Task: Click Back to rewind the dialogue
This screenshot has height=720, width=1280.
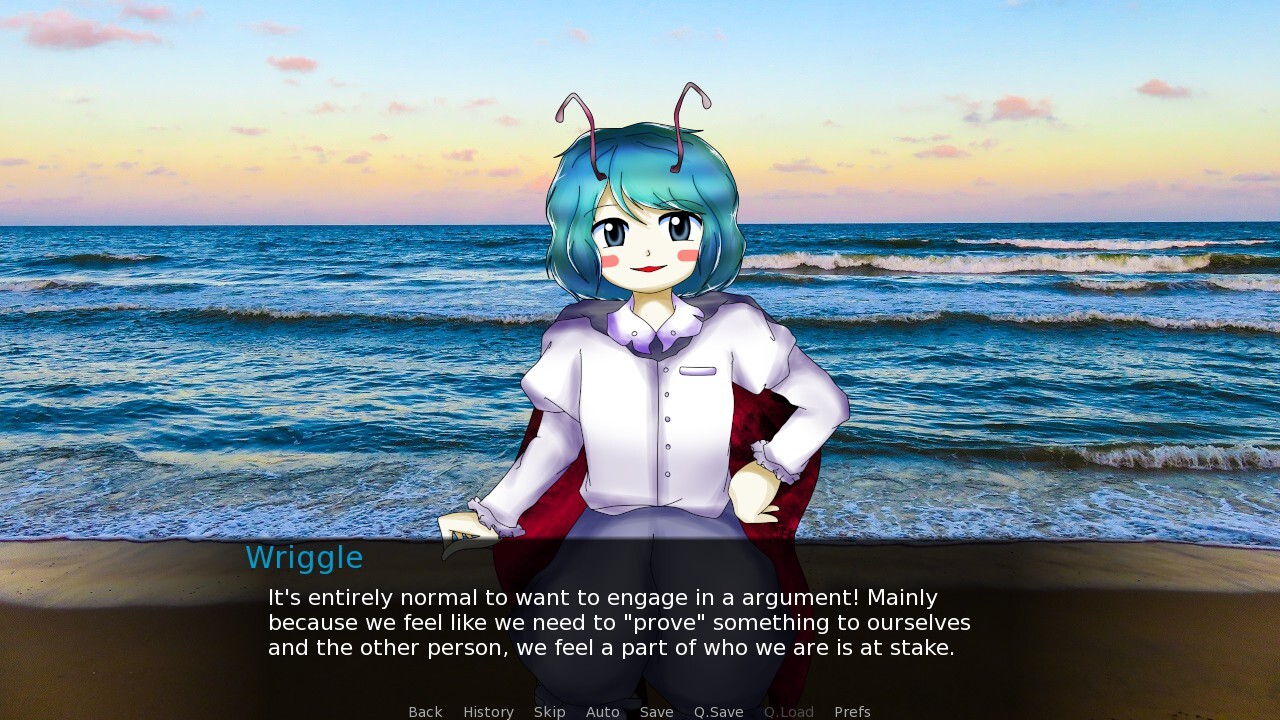Action: click(424, 711)
